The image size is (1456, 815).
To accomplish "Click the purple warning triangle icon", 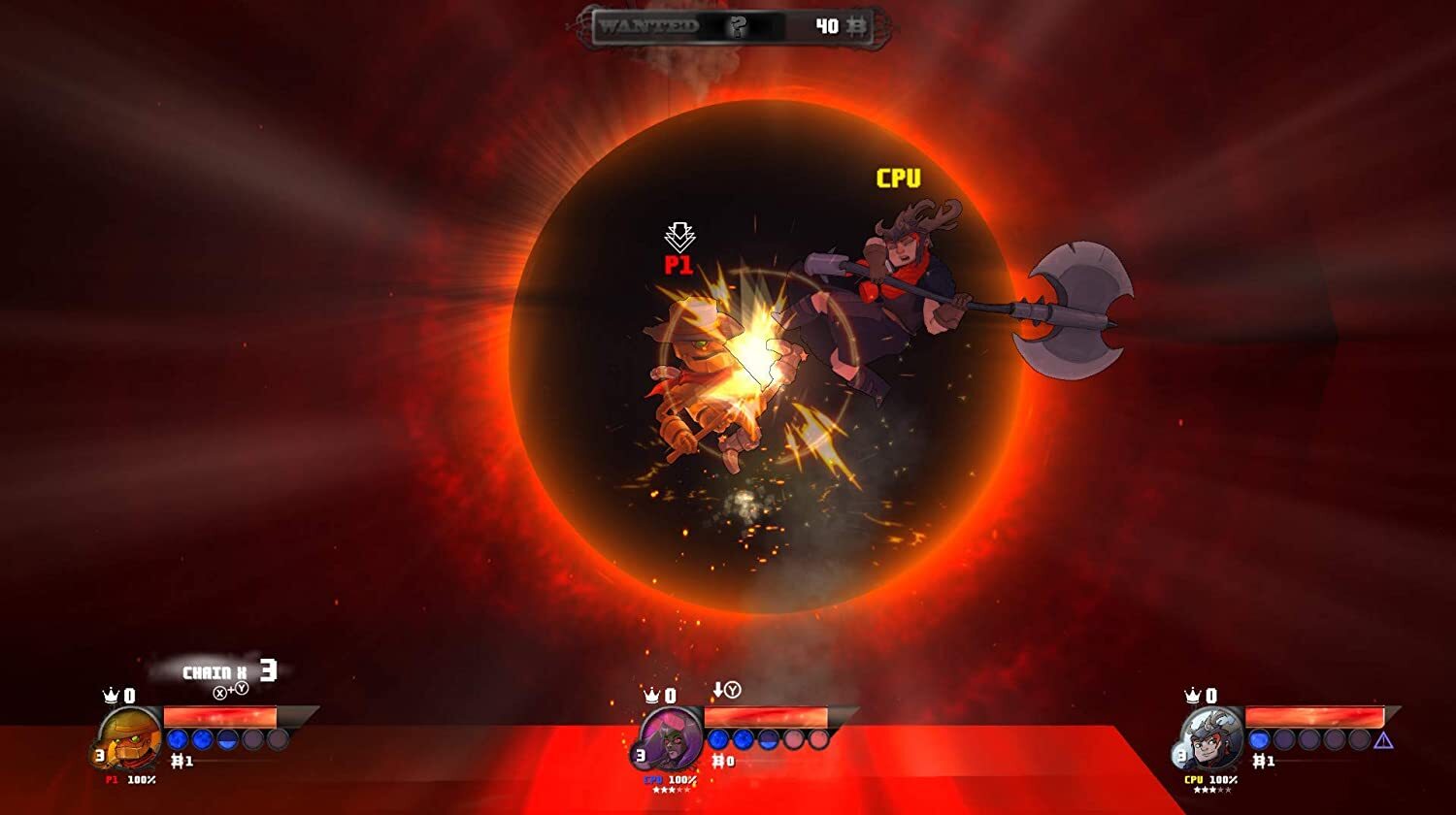I will [x=1383, y=740].
